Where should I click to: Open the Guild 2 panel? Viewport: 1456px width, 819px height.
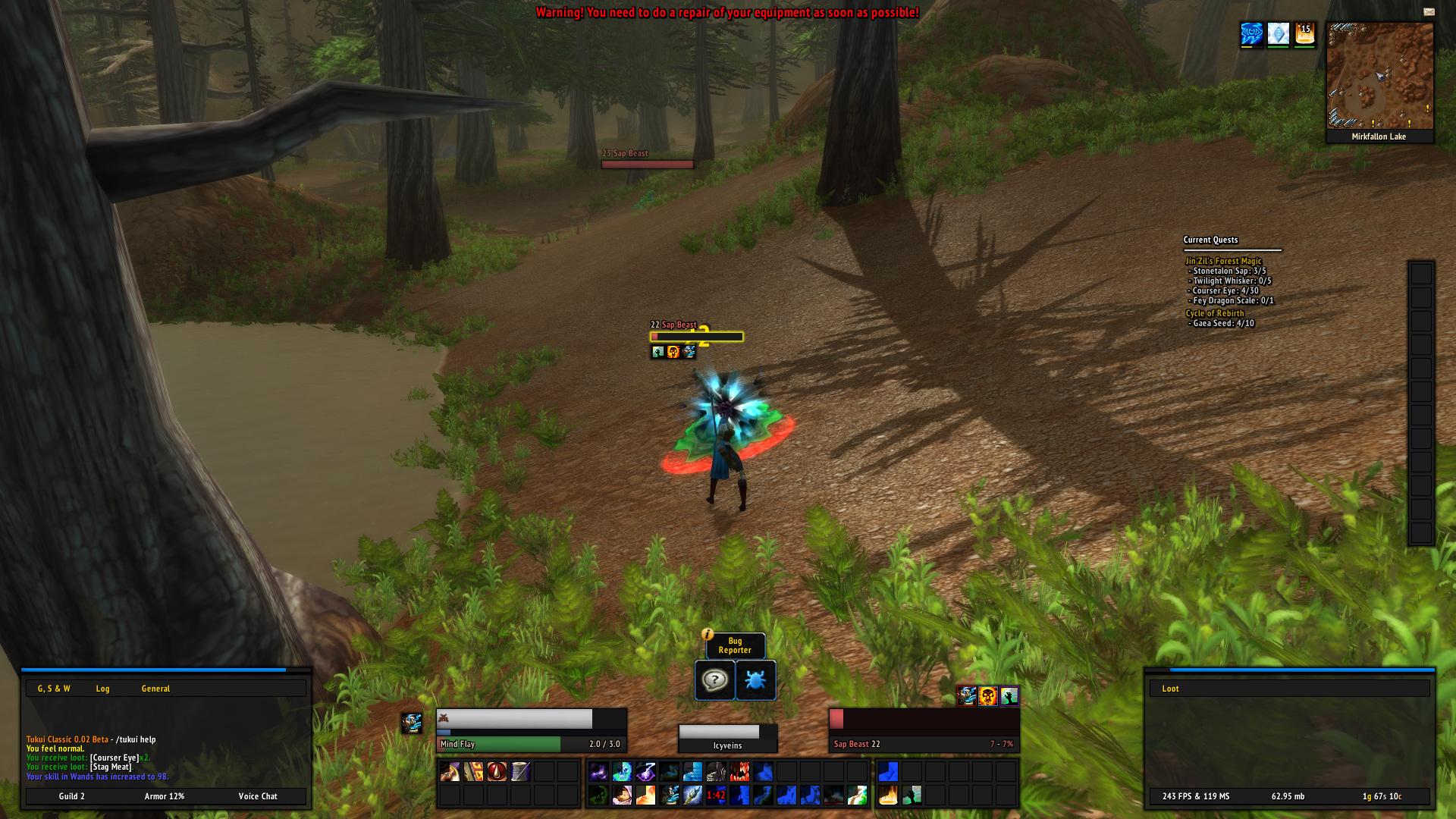(72, 796)
